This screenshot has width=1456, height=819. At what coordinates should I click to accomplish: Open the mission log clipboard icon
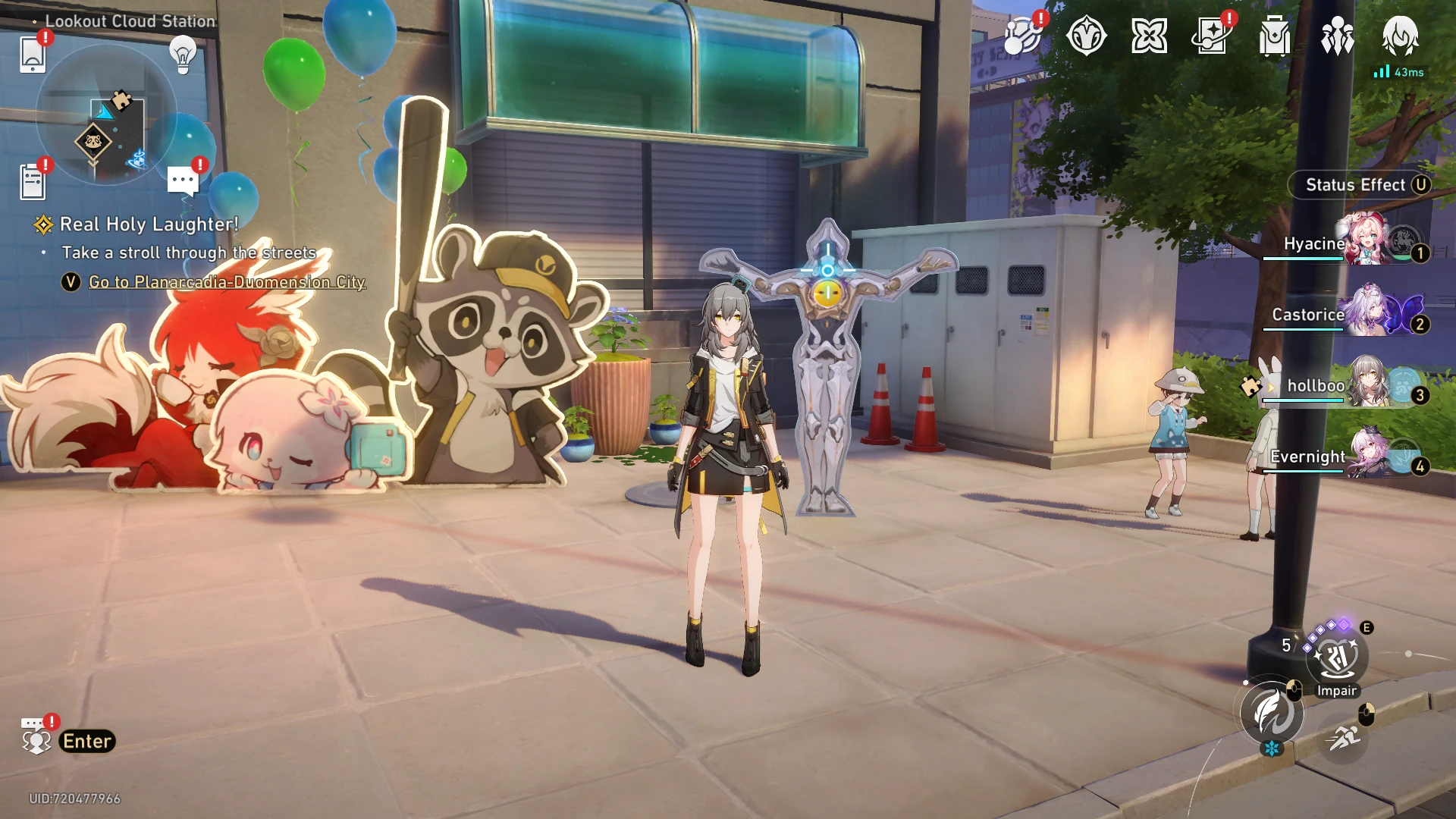click(33, 182)
